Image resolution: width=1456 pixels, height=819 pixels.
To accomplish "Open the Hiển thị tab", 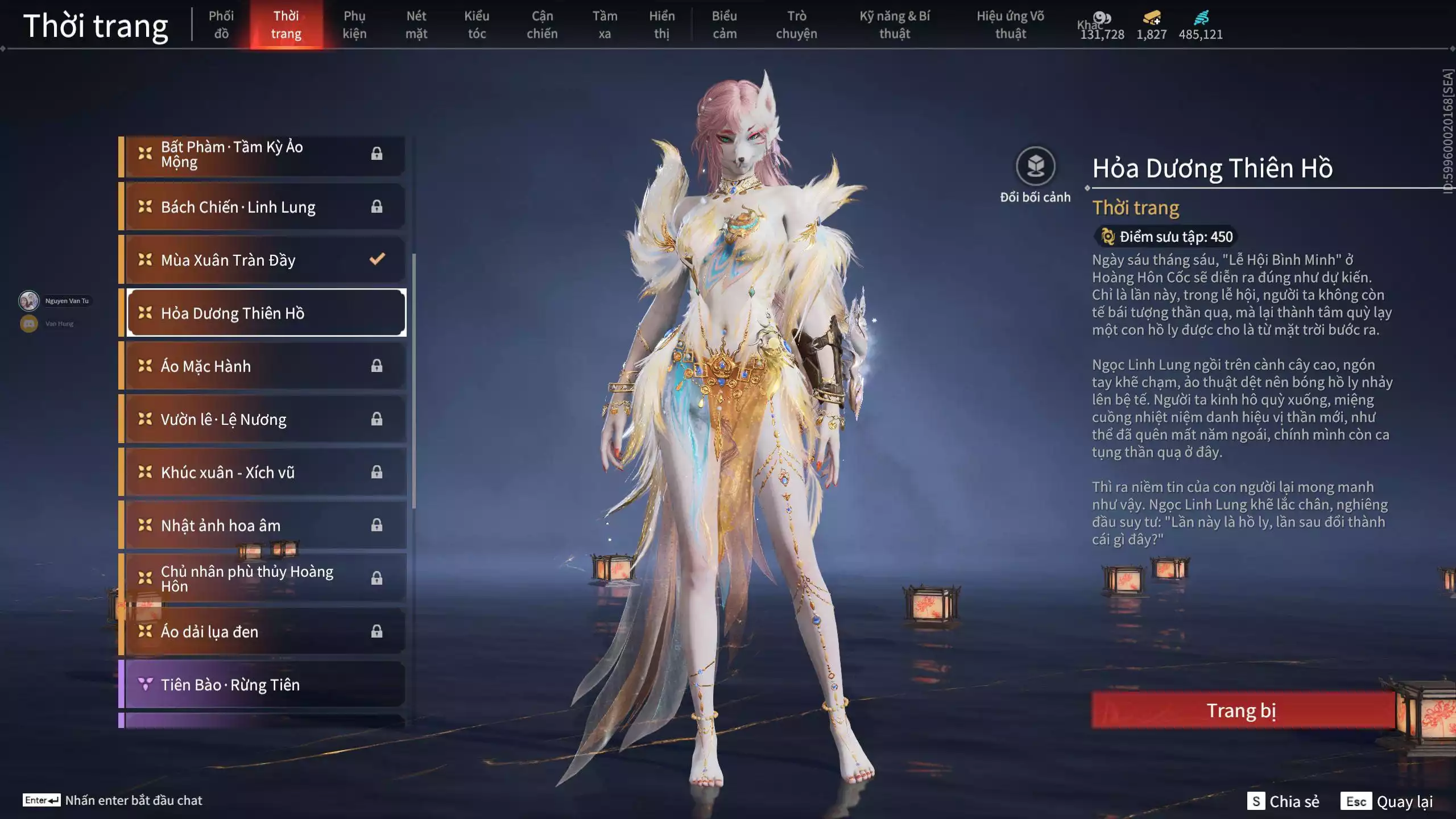I will (x=663, y=24).
